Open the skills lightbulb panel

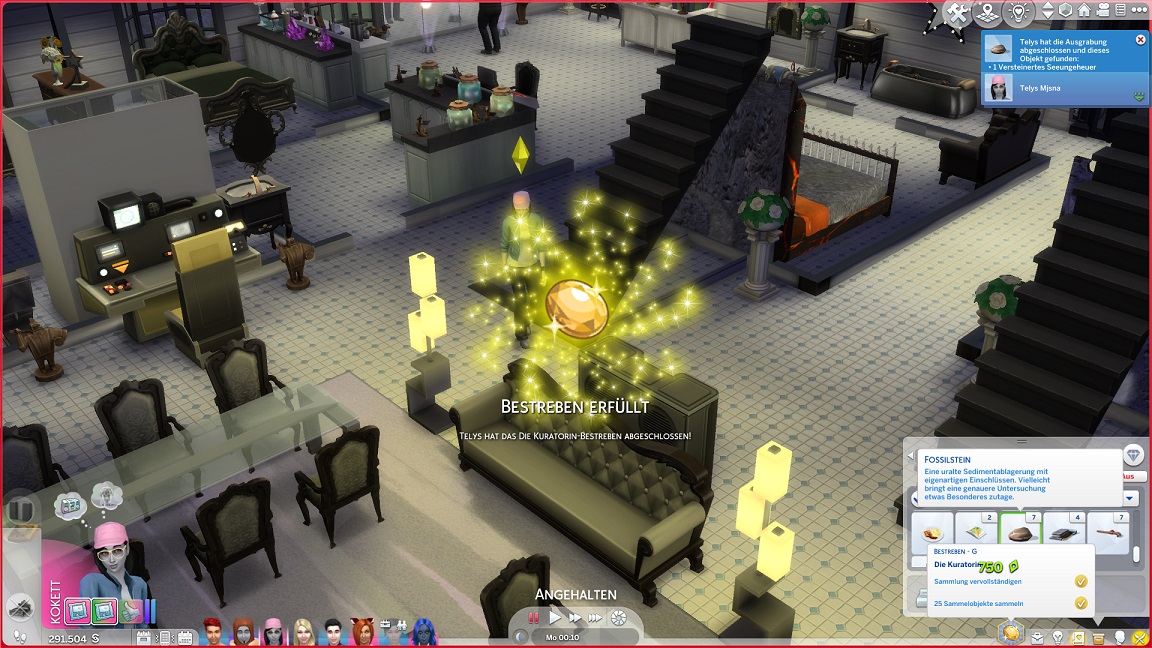[x=1057, y=637]
